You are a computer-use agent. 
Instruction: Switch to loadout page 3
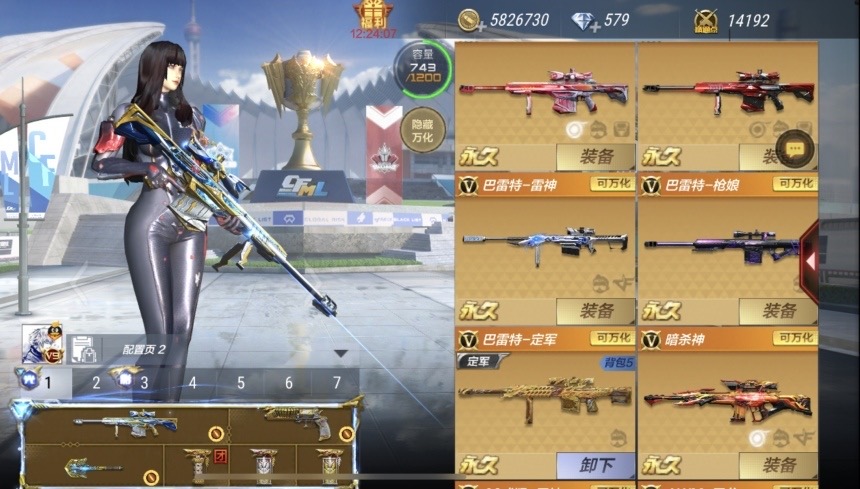pos(144,382)
